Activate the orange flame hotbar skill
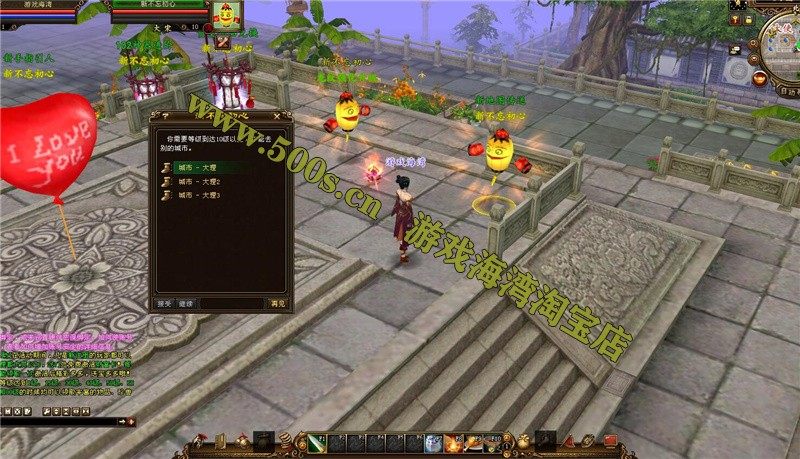Screen dimensions: 800x459 452,442
